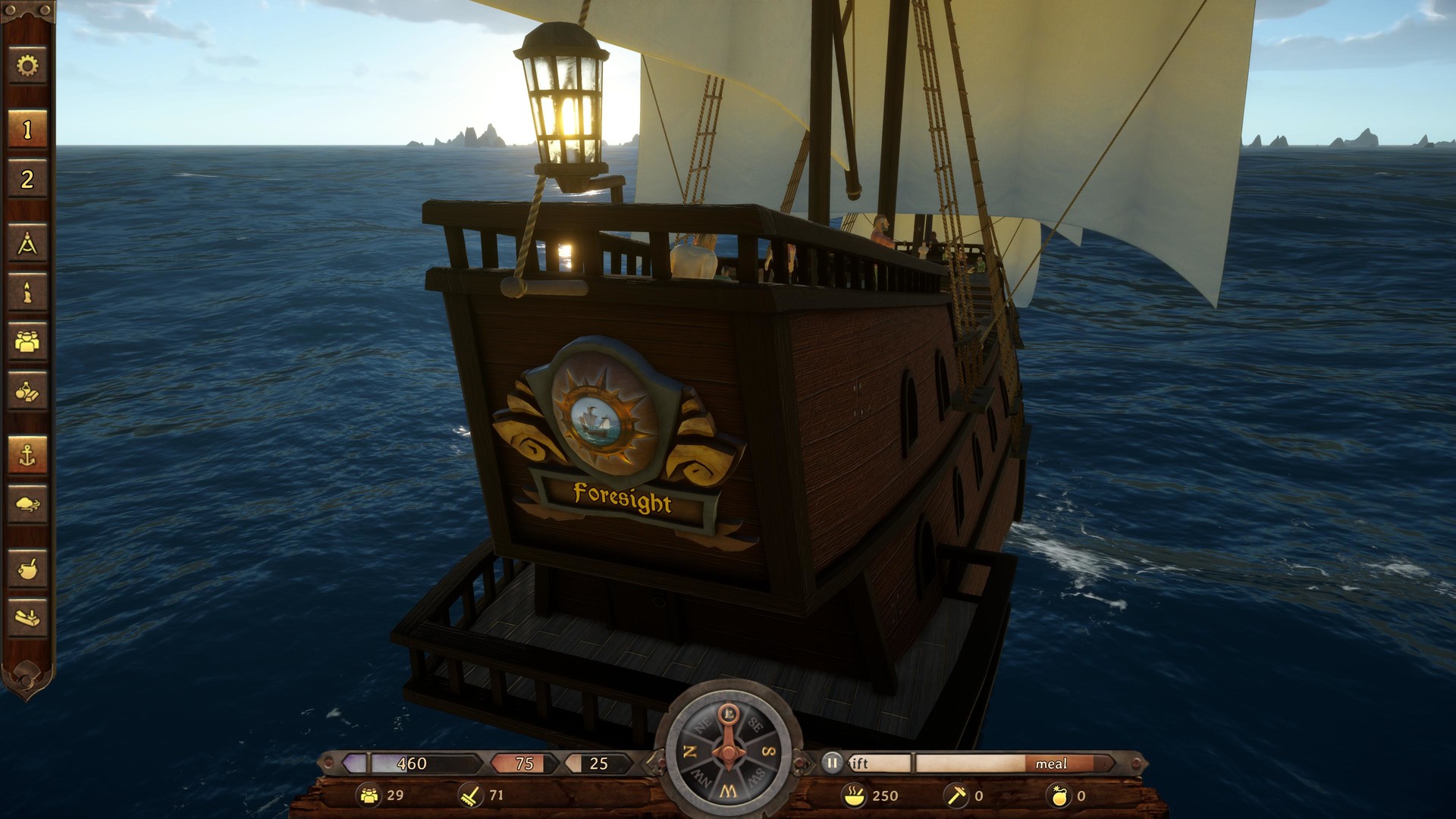
Task: Open the game settings gear icon
Action: pyautogui.click(x=27, y=67)
